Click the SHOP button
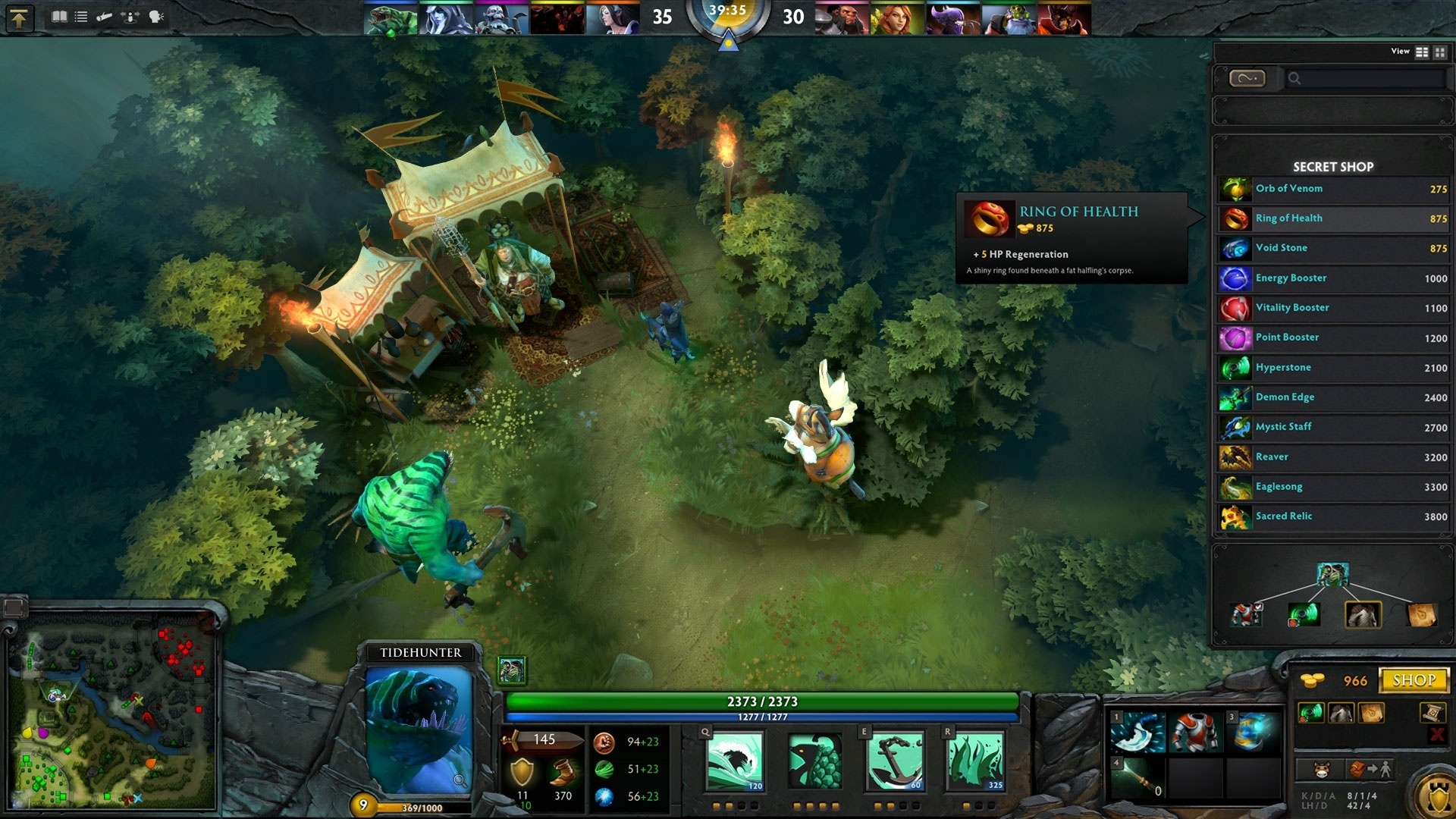The image size is (1456, 819). click(x=1415, y=680)
